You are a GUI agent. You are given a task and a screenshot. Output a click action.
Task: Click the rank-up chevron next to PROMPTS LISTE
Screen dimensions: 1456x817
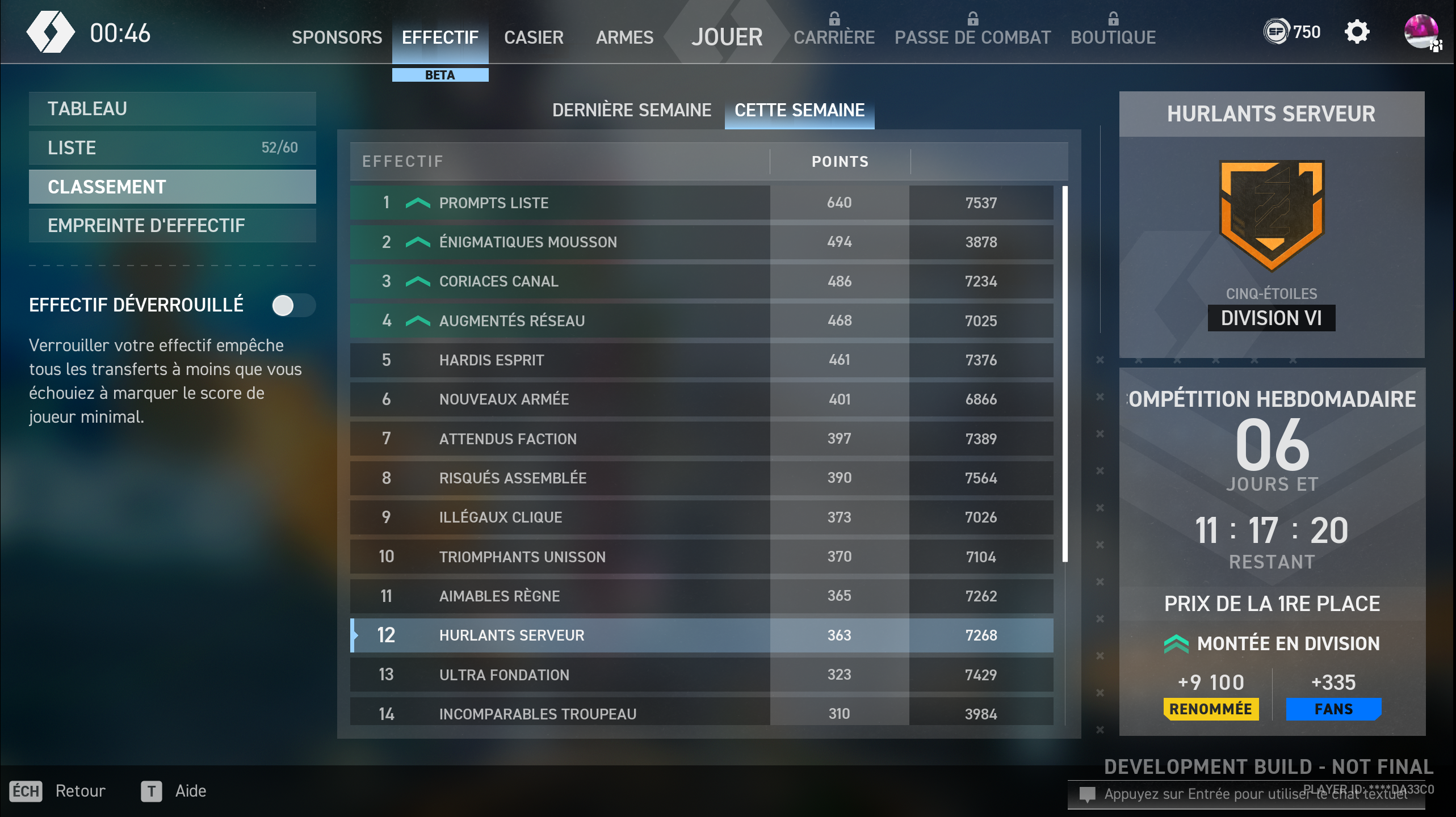(418, 203)
